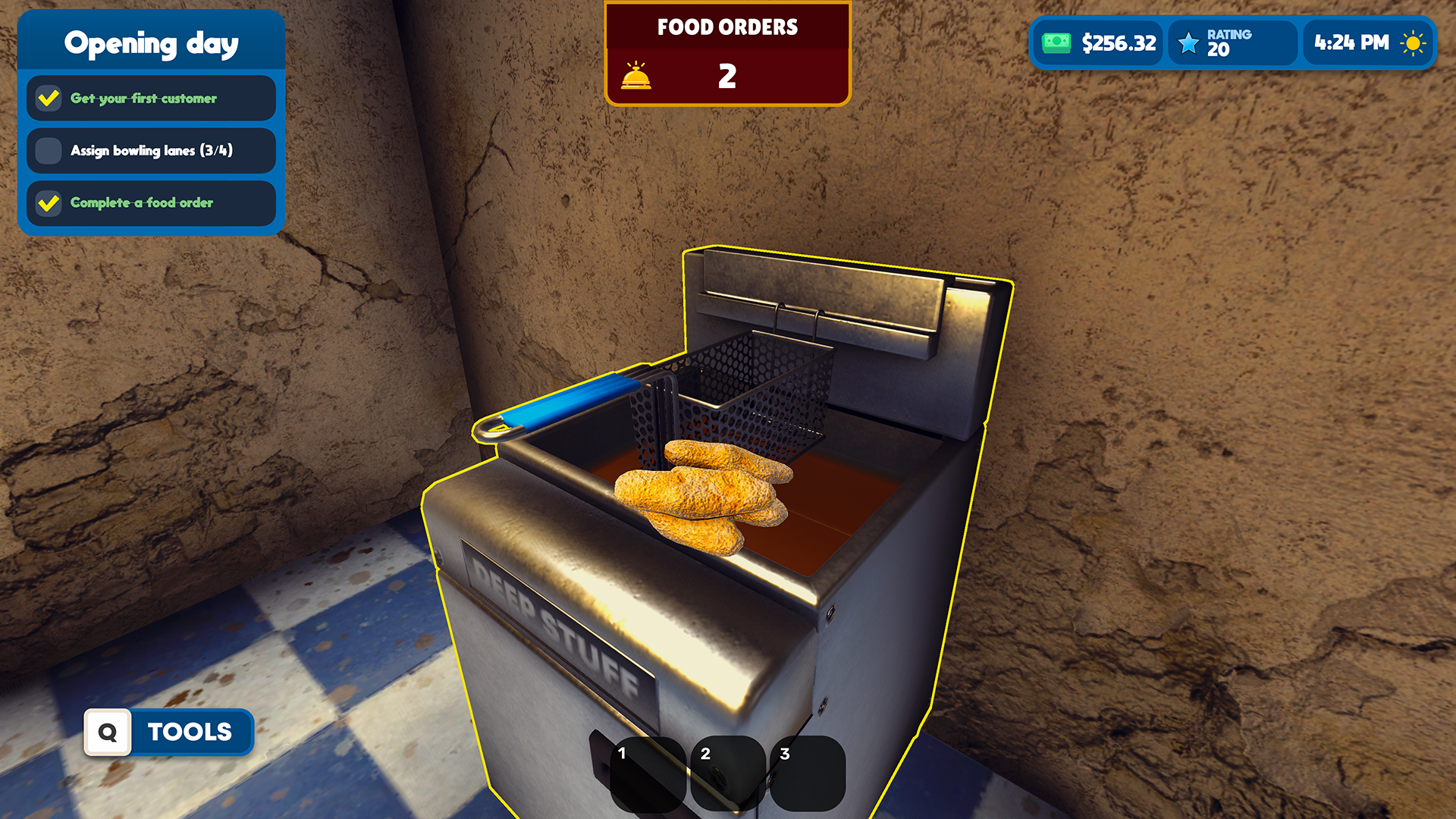Click the FOOD ORDERS panel header

727,27
